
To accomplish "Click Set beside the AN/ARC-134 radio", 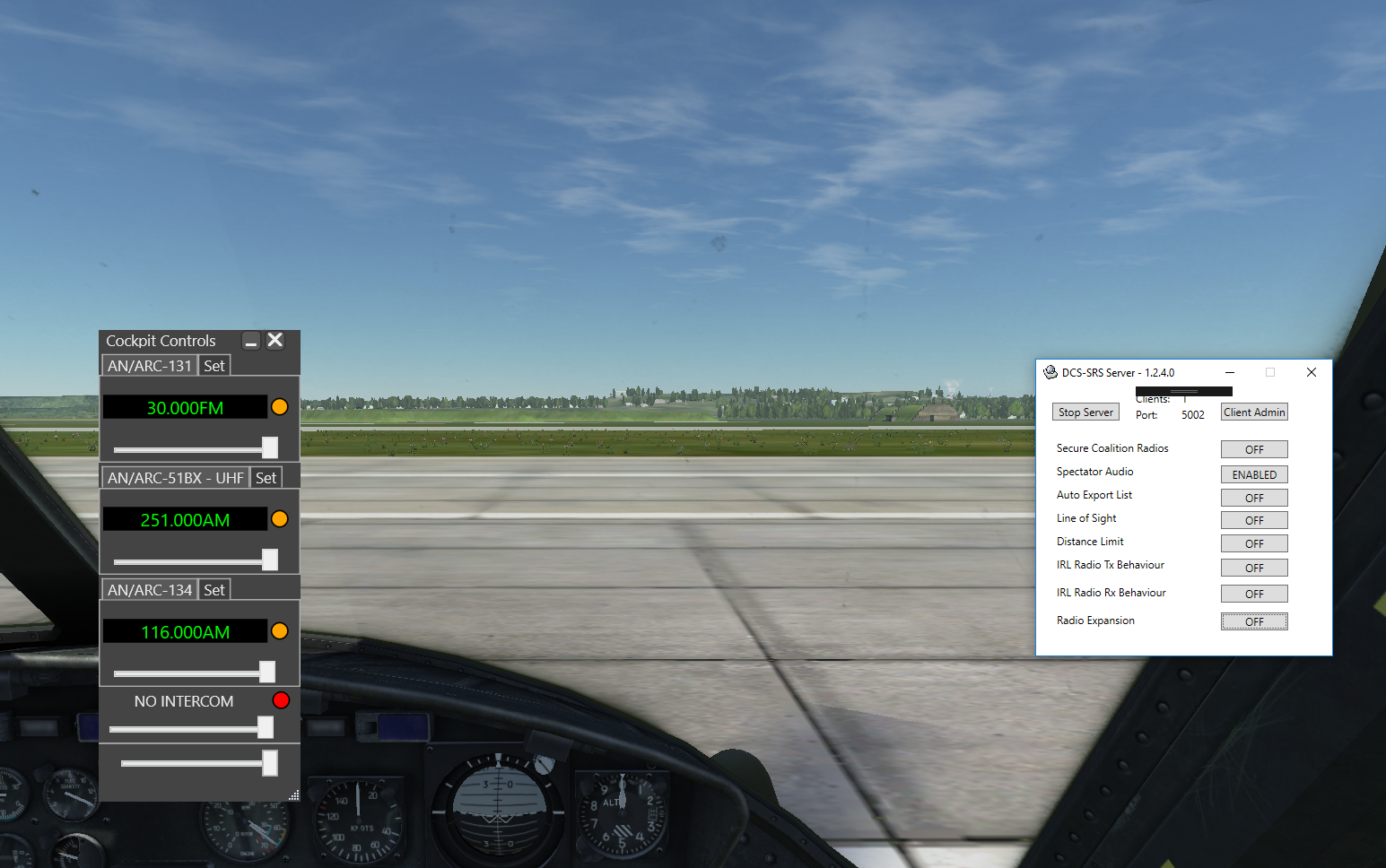I will click(x=214, y=590).
